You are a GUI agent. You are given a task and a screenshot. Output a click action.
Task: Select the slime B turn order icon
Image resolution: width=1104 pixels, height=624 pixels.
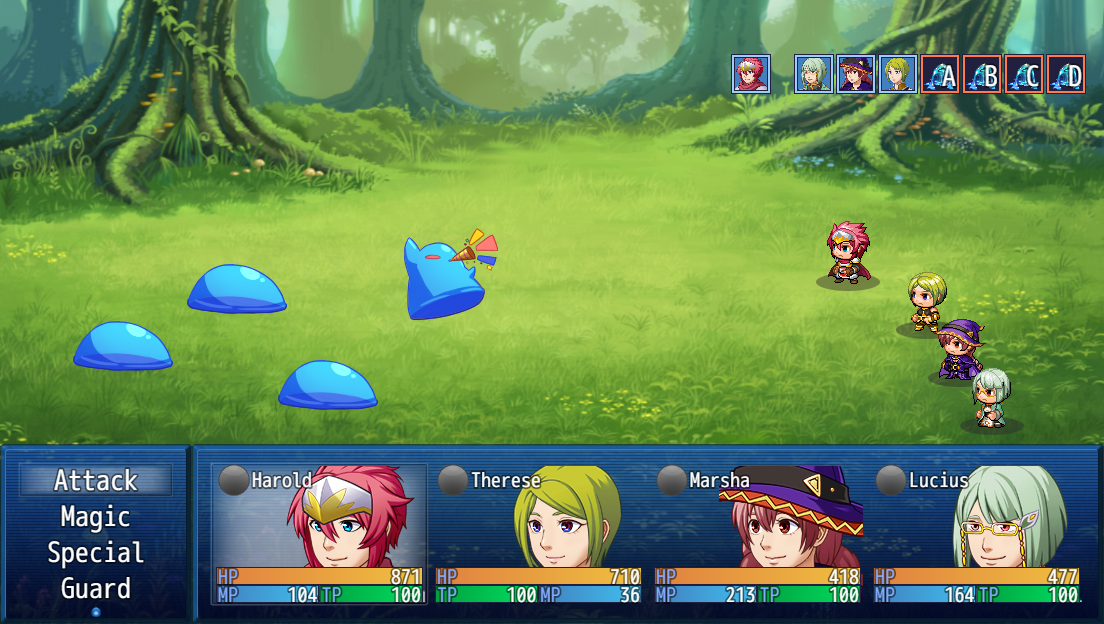[982, 74]
